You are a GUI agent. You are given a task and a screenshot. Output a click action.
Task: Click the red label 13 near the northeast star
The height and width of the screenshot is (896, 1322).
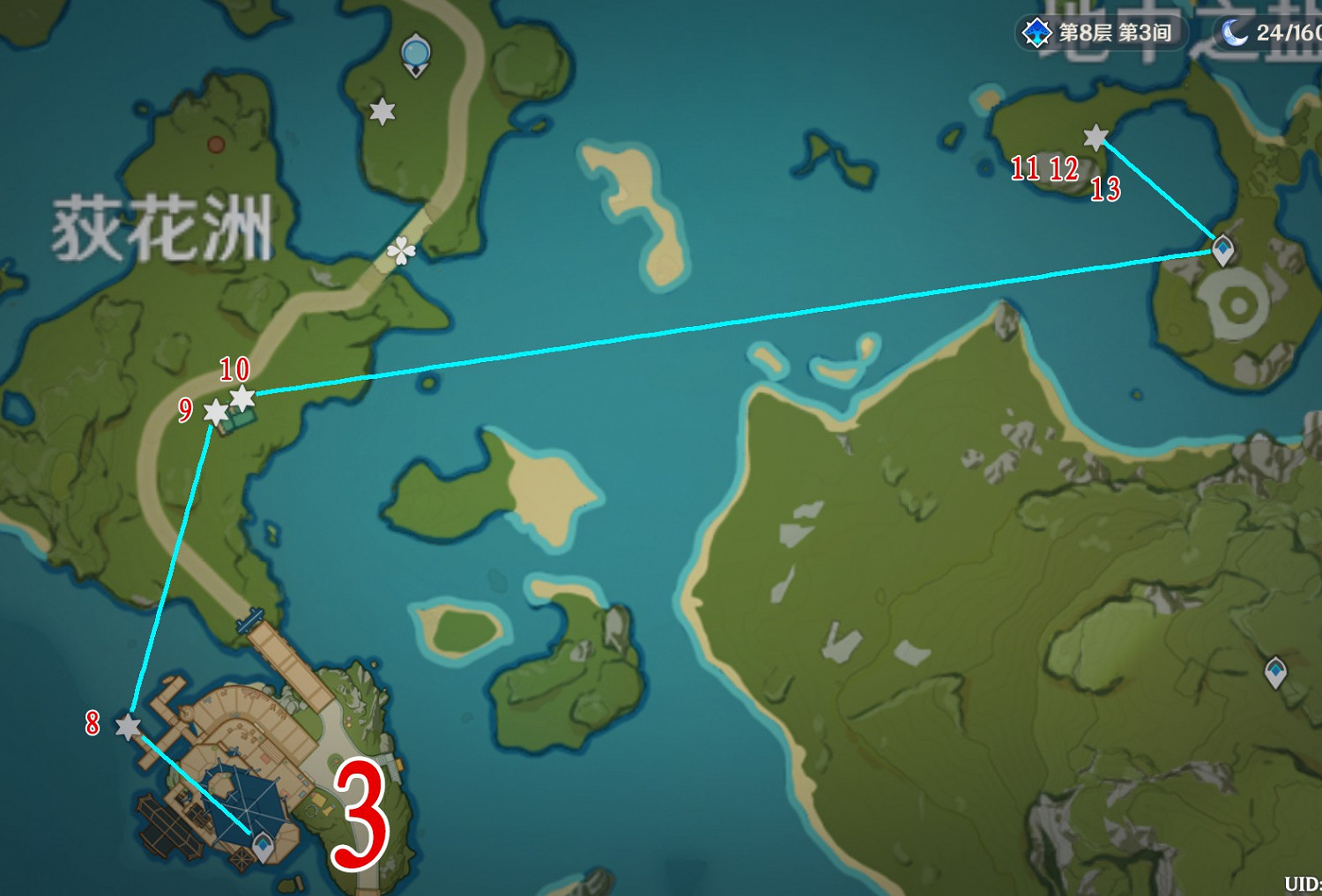tap(1108, 189)
